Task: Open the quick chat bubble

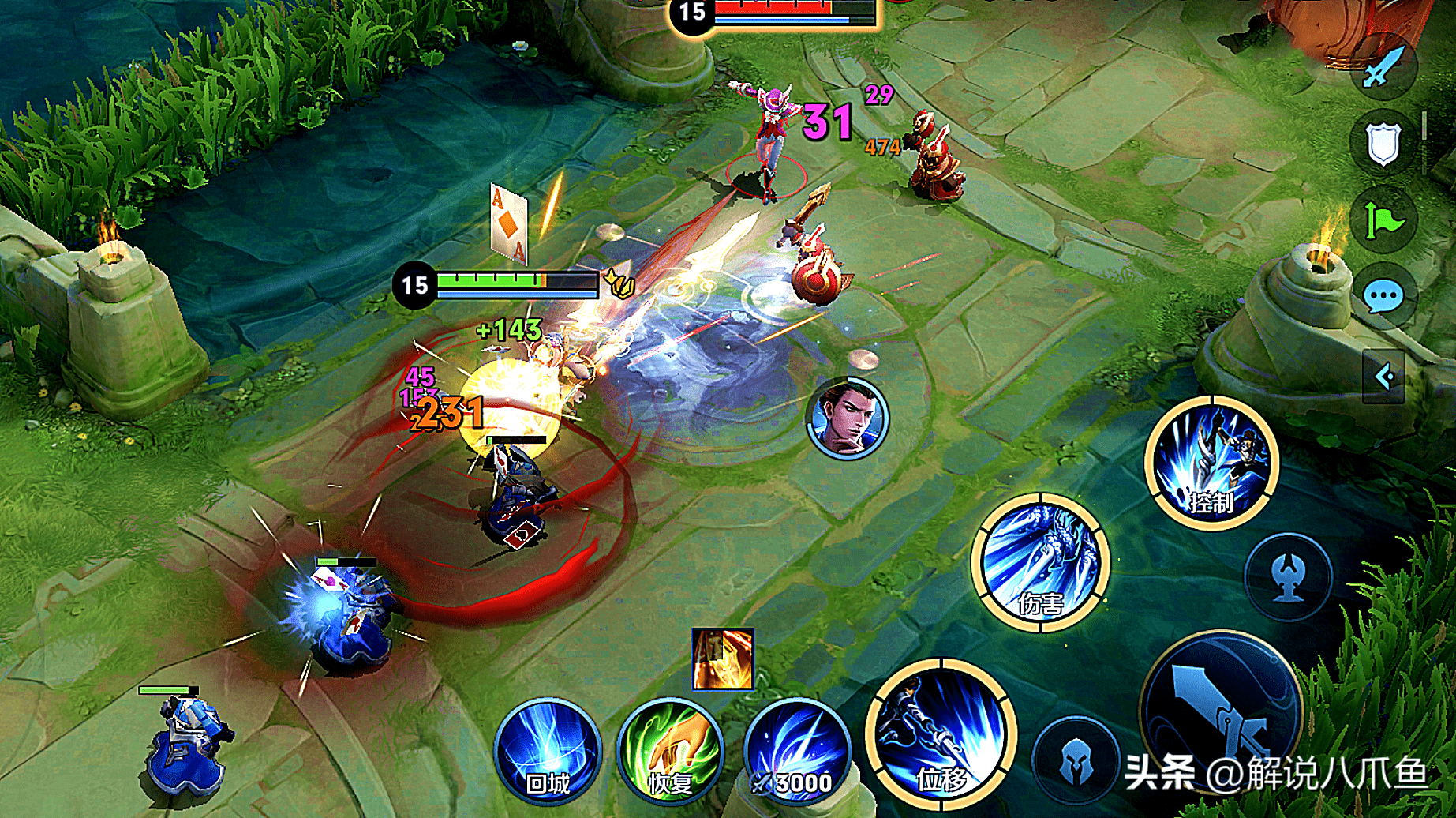Action: coord(1383,297)
